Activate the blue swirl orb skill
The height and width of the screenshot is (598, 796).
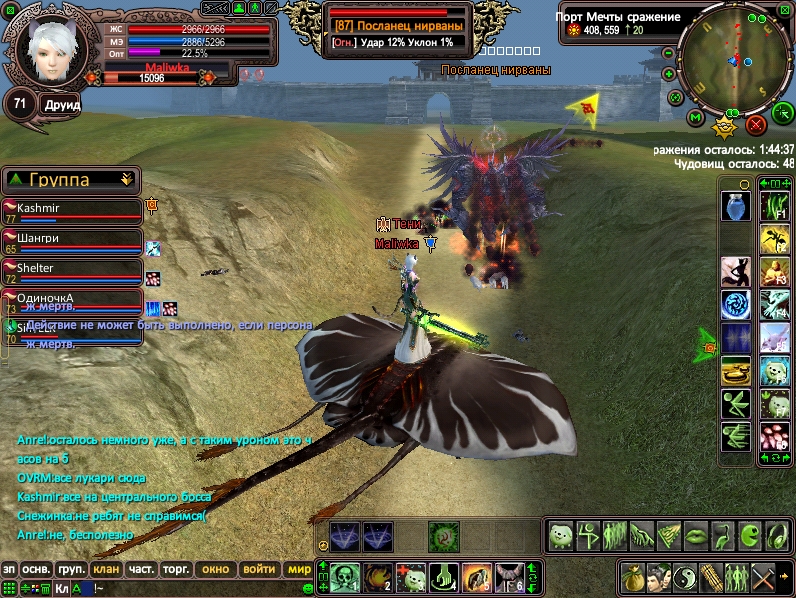coord(735,304)
